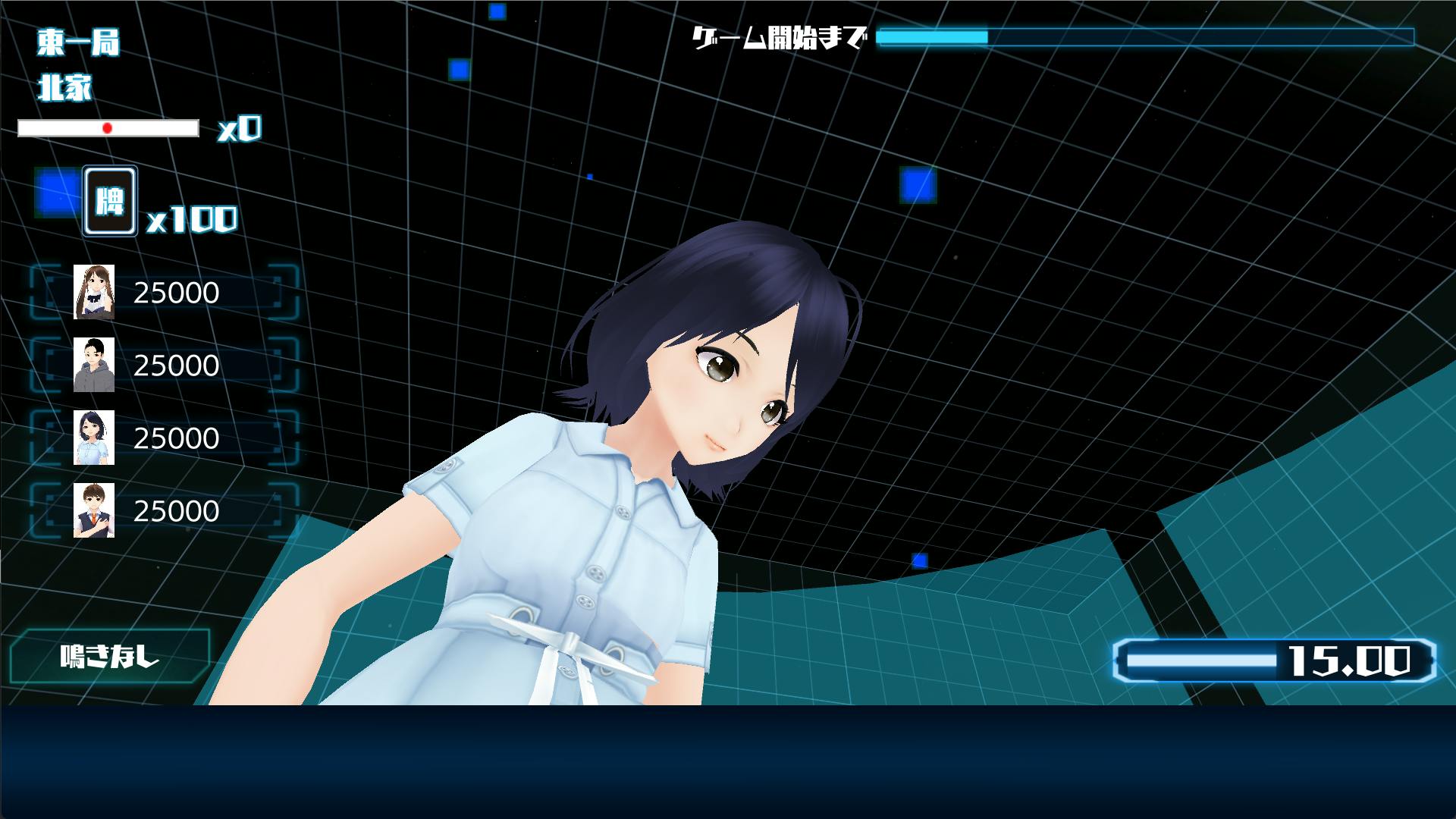
Task: Select the short dark-haired girl player portrait
Action: [94, 438]
